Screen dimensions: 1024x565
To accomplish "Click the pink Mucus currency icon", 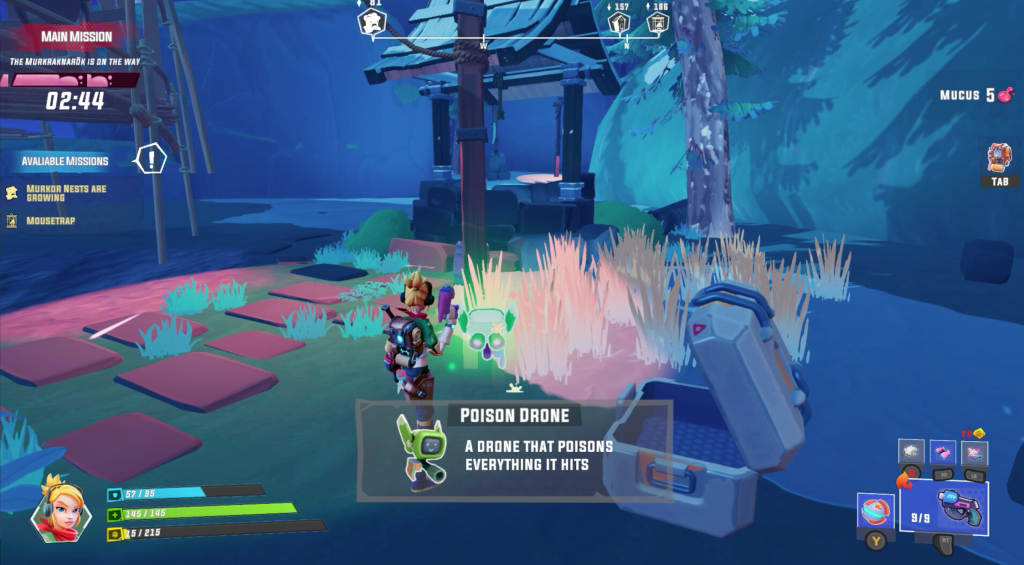I will coord(1006,96).
